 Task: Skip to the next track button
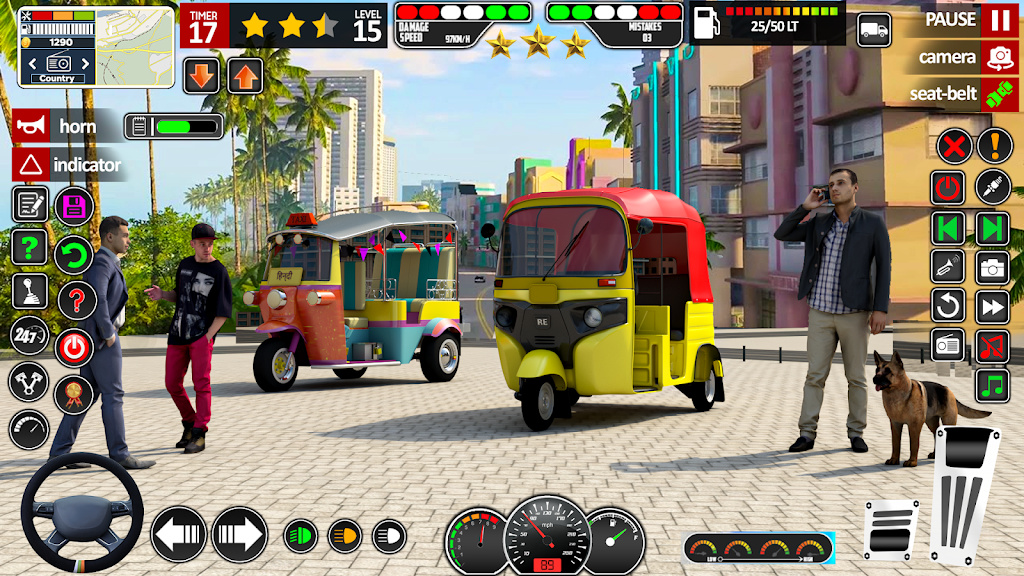[x=993, y=228]
